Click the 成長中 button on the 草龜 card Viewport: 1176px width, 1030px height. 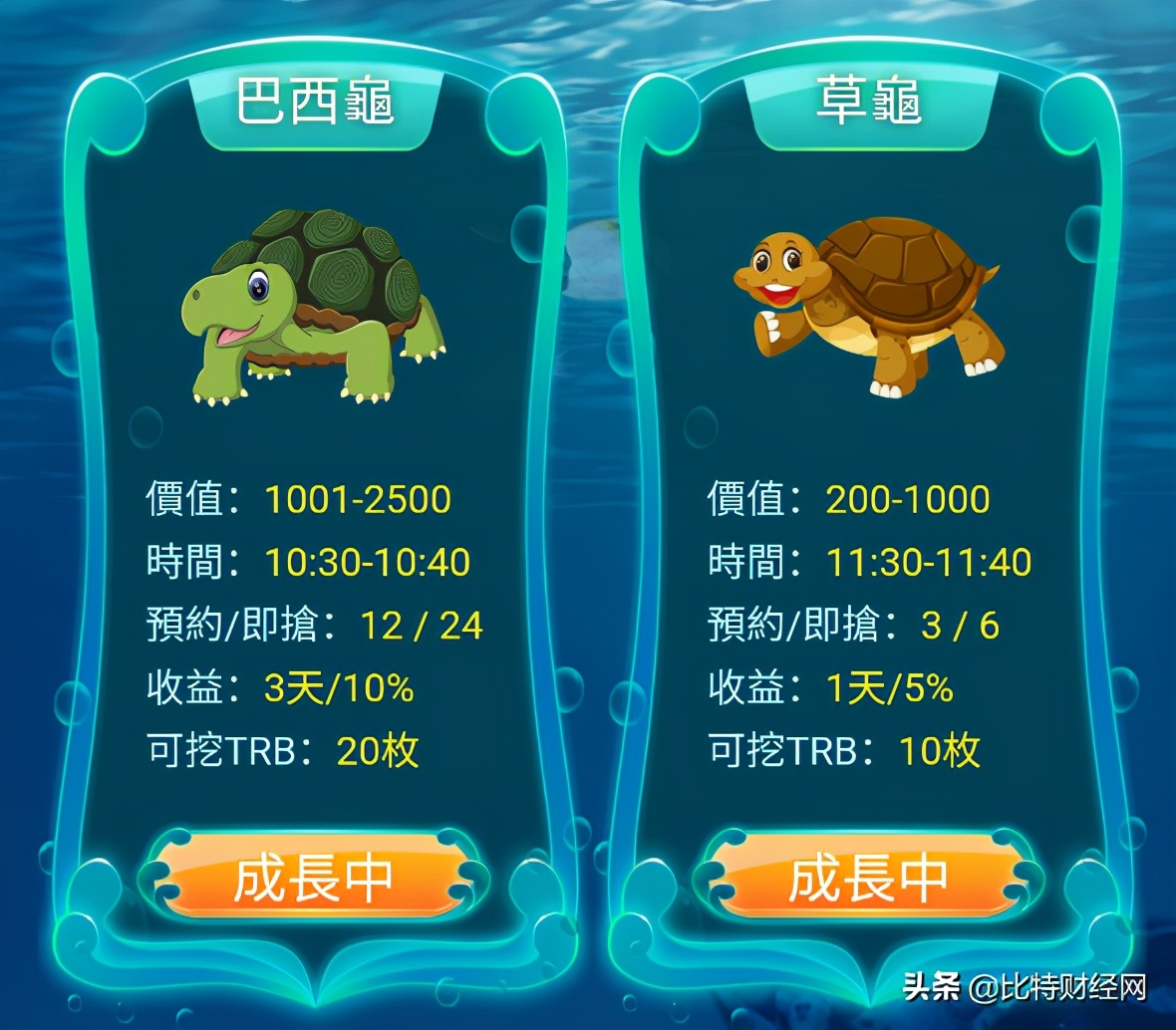(868, 878)
